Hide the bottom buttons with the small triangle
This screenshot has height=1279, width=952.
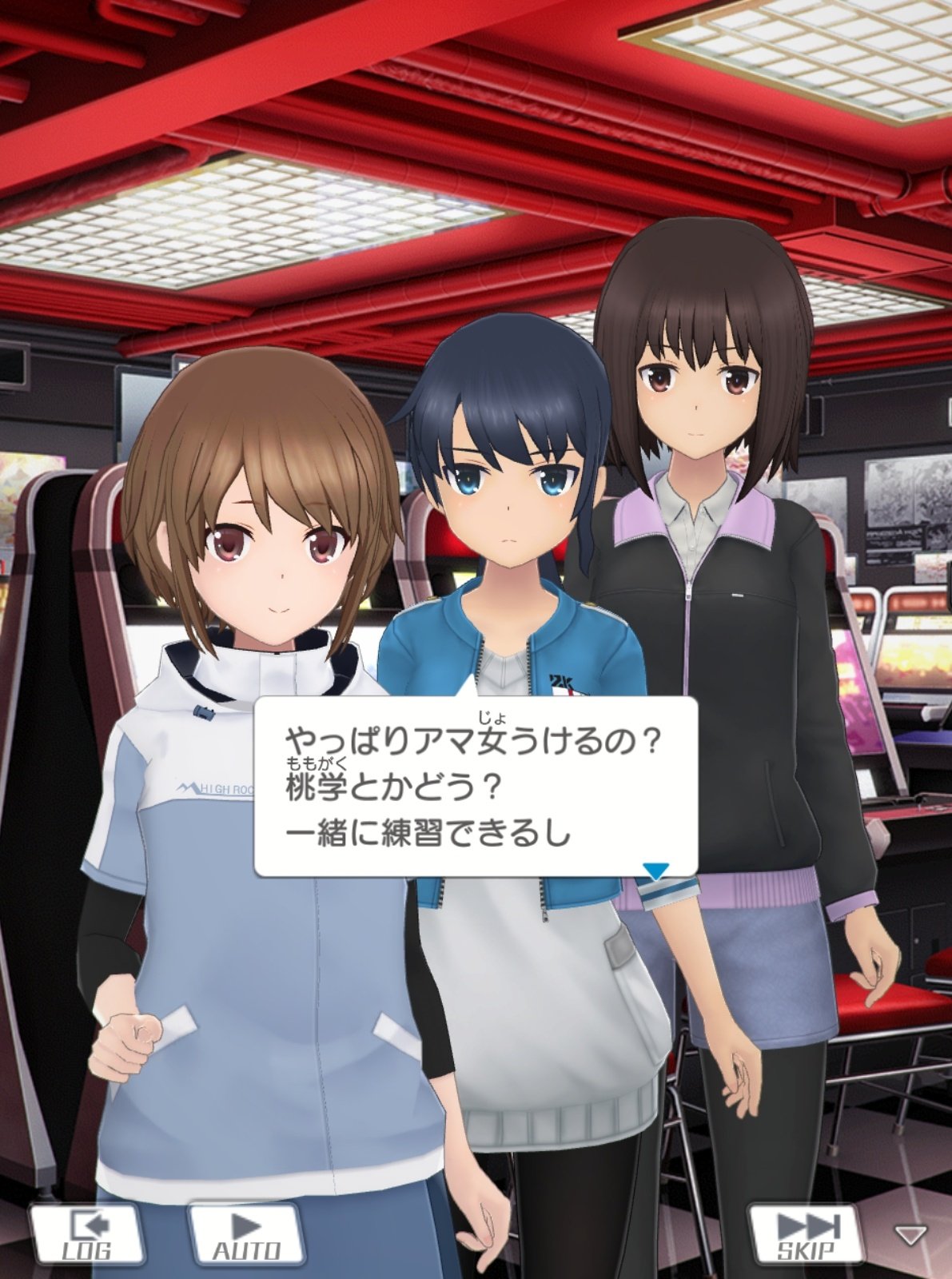click(909, 1236)
